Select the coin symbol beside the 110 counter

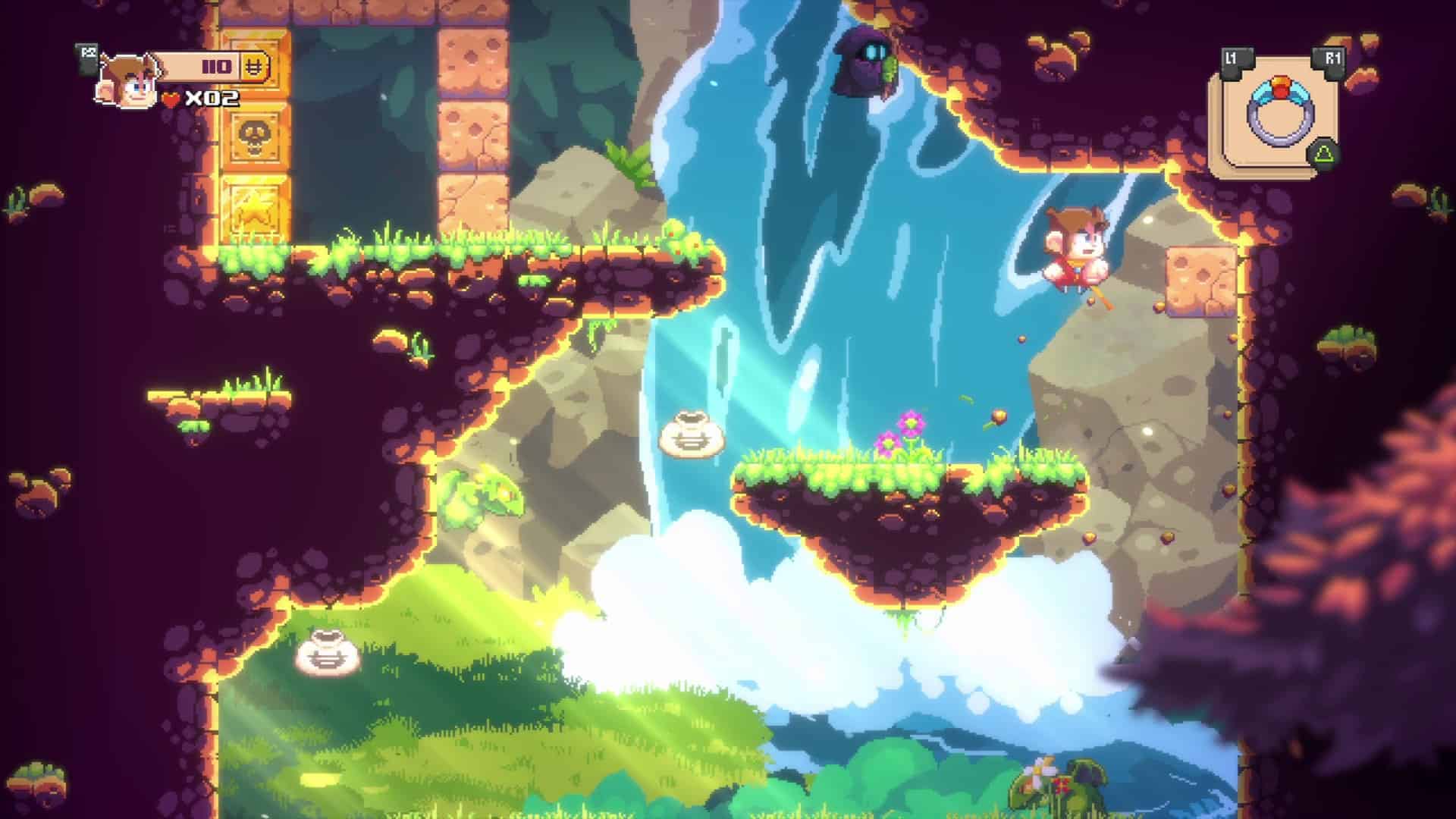coord(256,67)
